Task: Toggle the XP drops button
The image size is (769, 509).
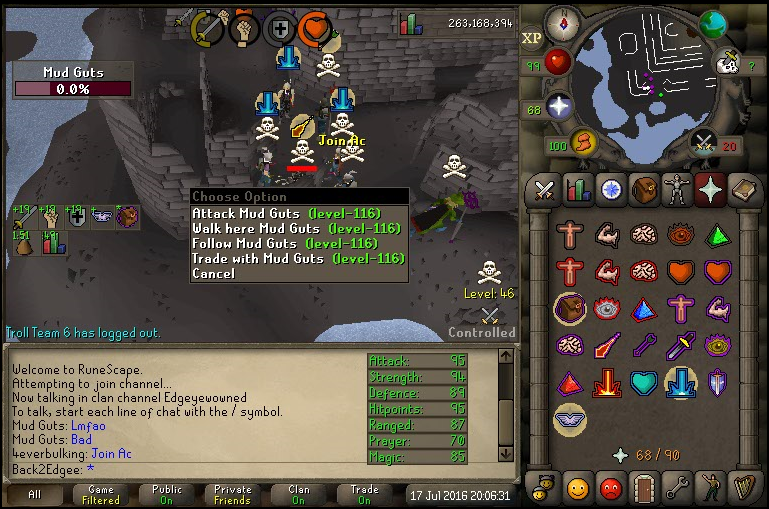Action: click(532, 38)
